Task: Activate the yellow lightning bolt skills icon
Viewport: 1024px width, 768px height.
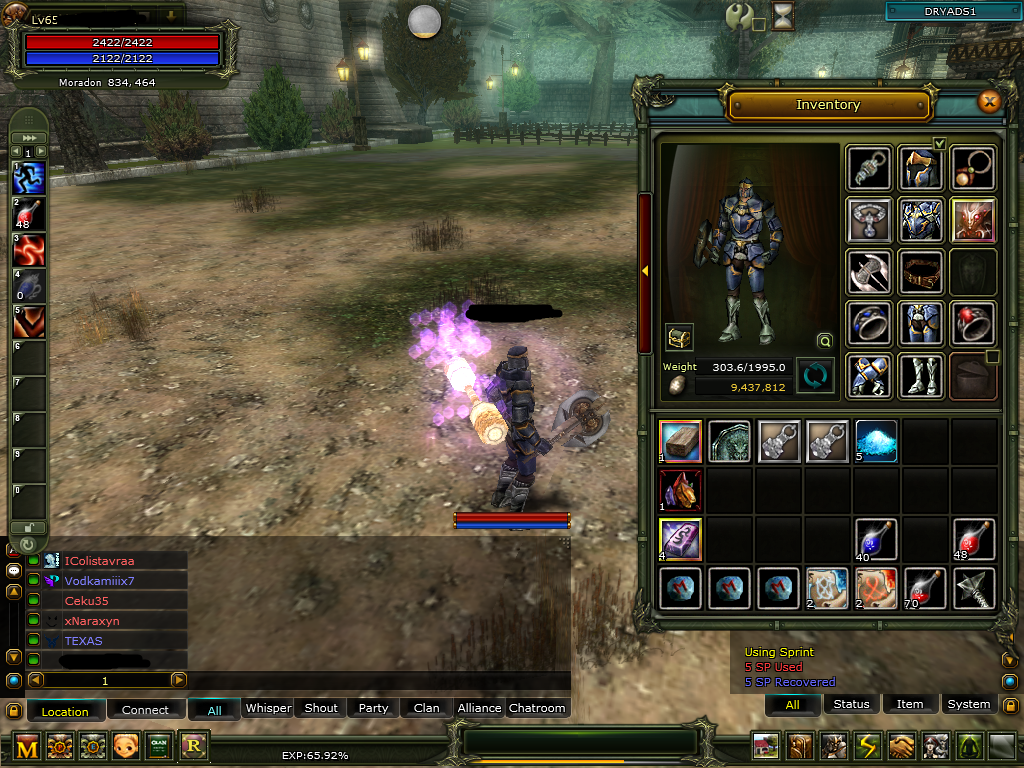Action: click(868, 746)
